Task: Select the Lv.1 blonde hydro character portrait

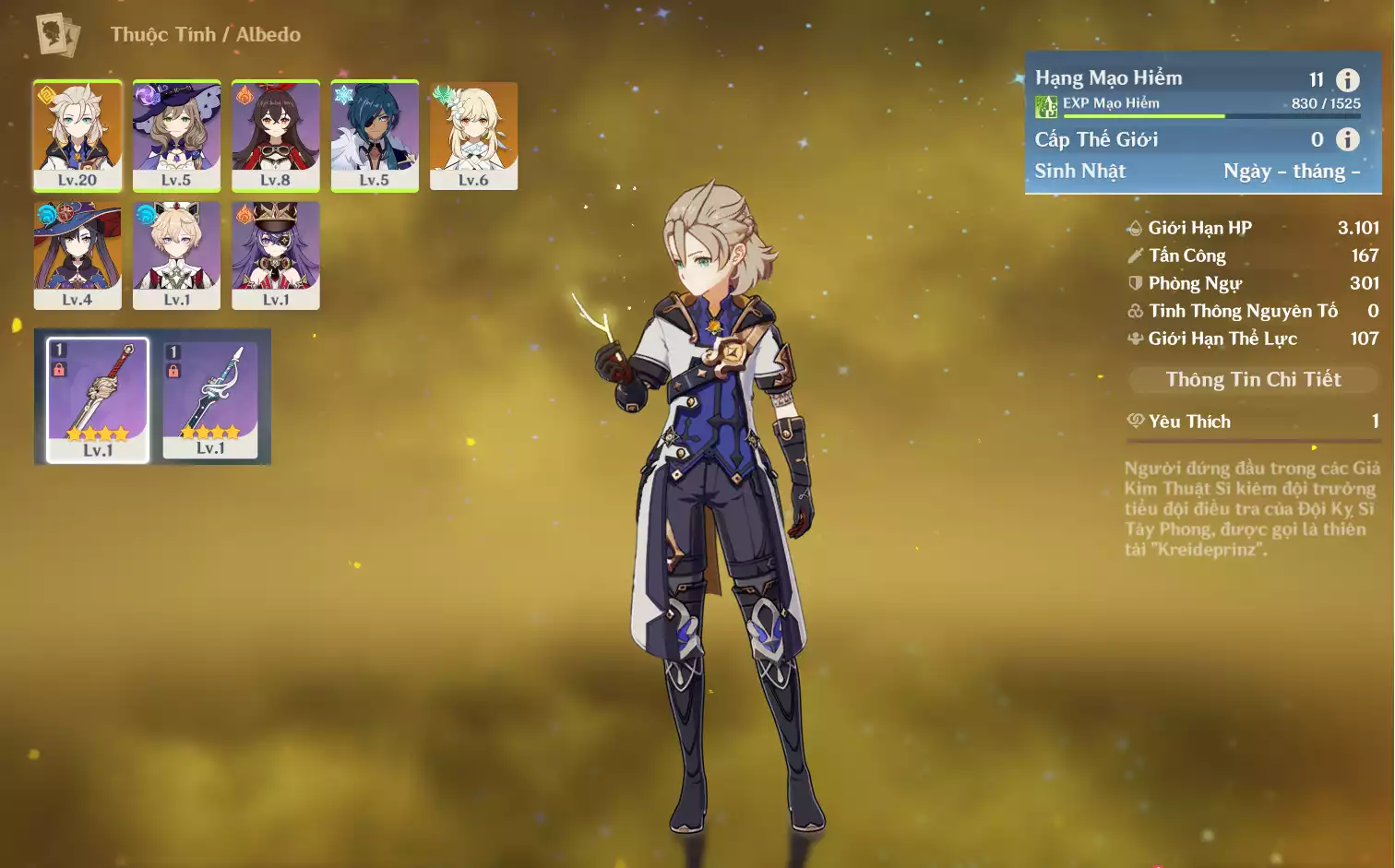Action: point(176,255)
